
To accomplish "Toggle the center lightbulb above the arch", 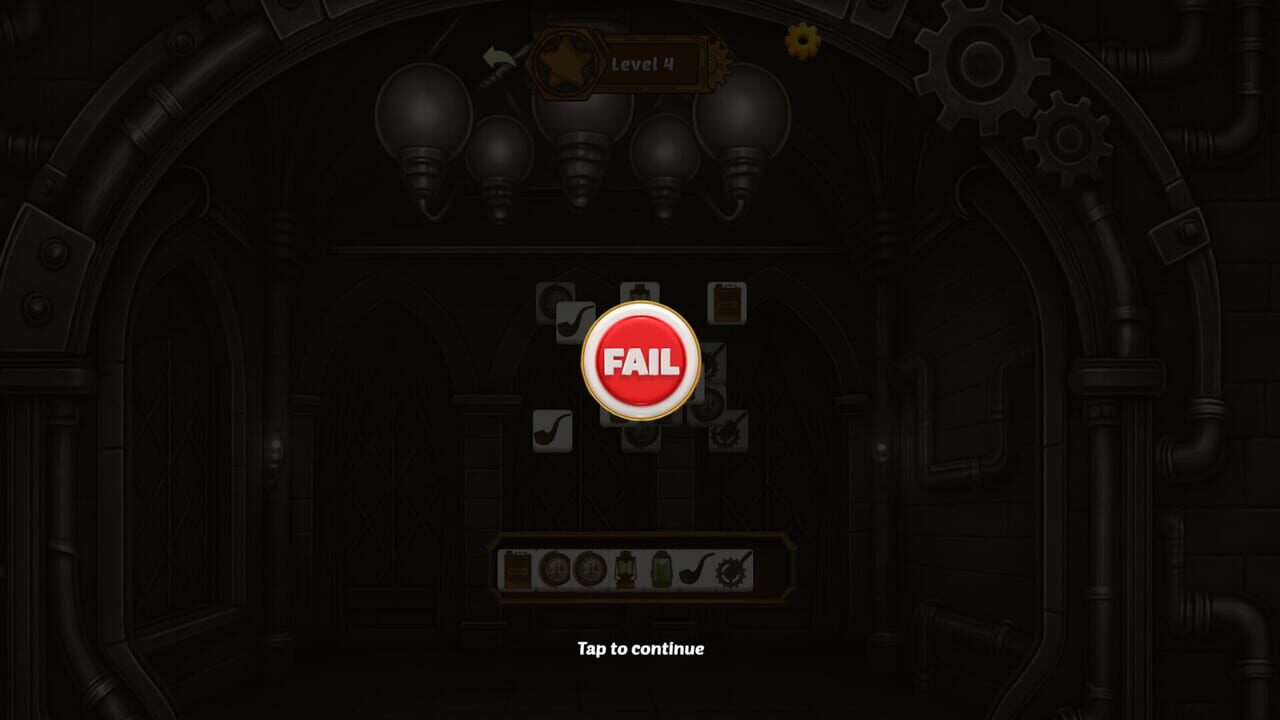I will click(x=582, y=120).
